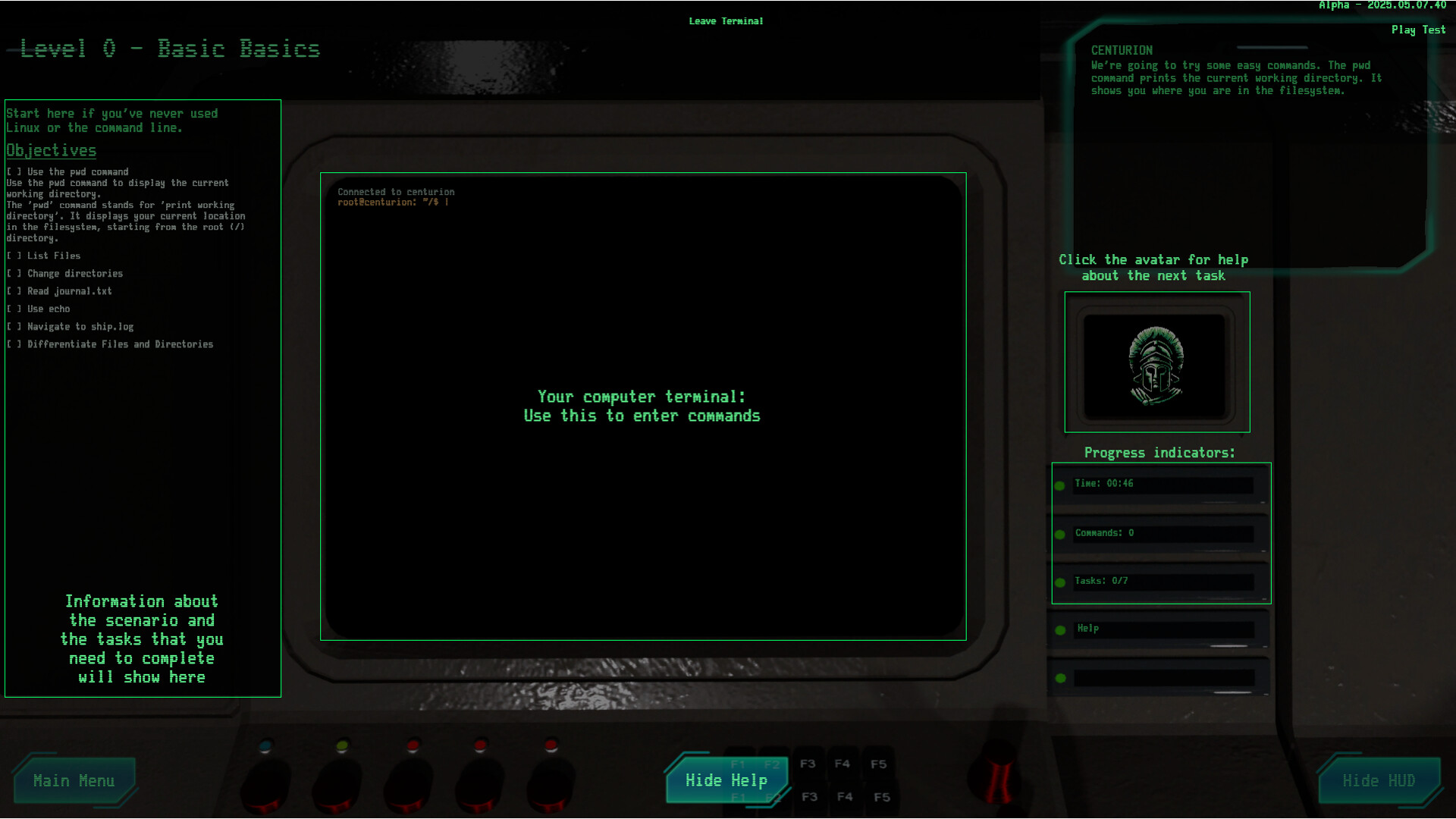Click the green status light beside Commands
The height and width of the screenshot is (819, 1456).
(1060, 534)
